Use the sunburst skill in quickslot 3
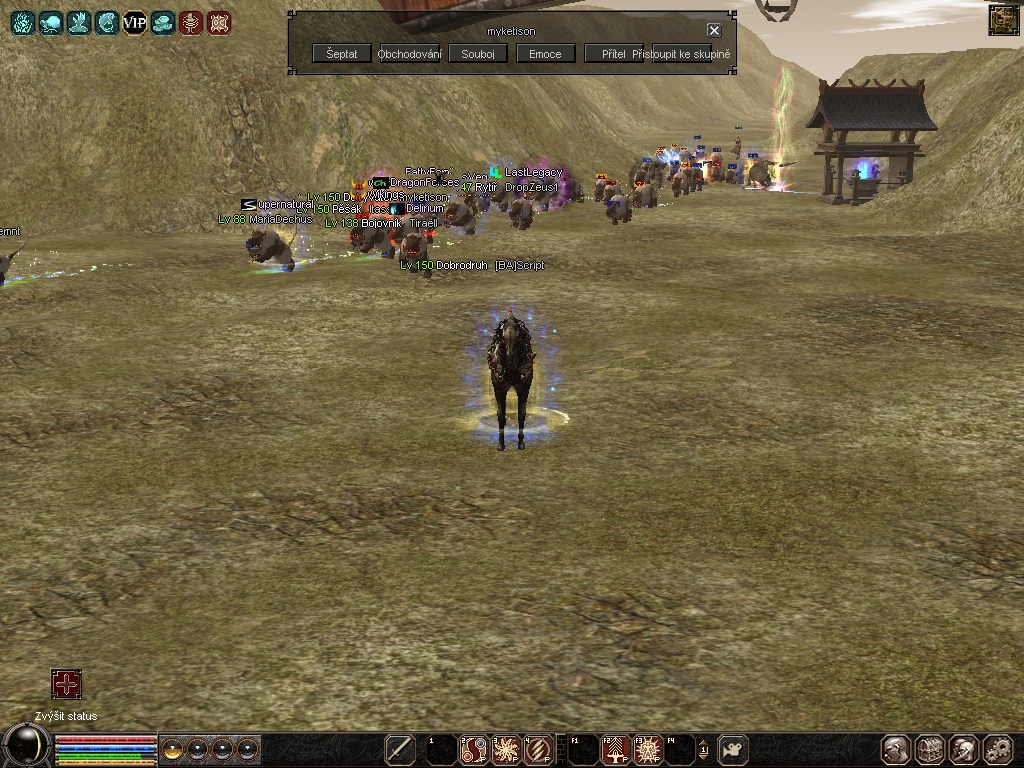The width and height of the screenshot is (1024, 768). pos(506,749)
